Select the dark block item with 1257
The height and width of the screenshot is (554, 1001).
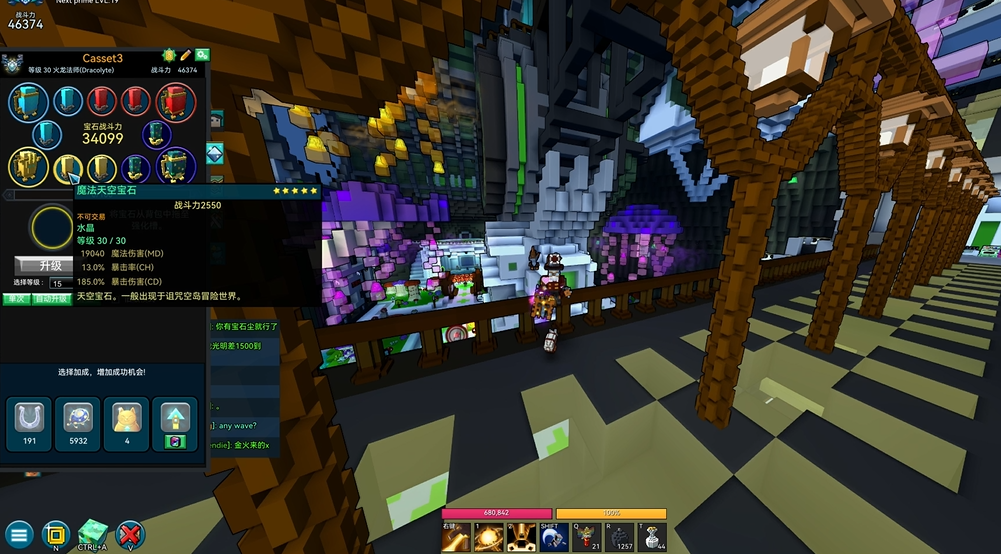pos(621,537)
